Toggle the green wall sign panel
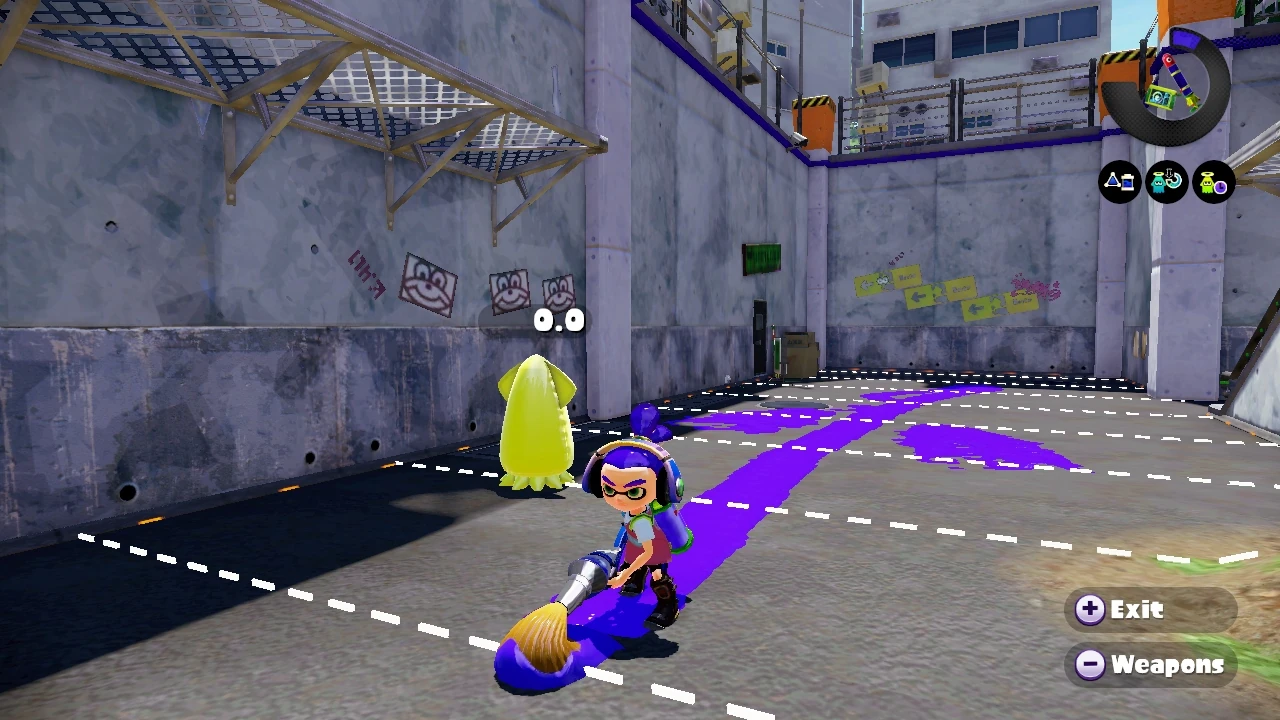1280x720 pixels. [x=763, y=258]
